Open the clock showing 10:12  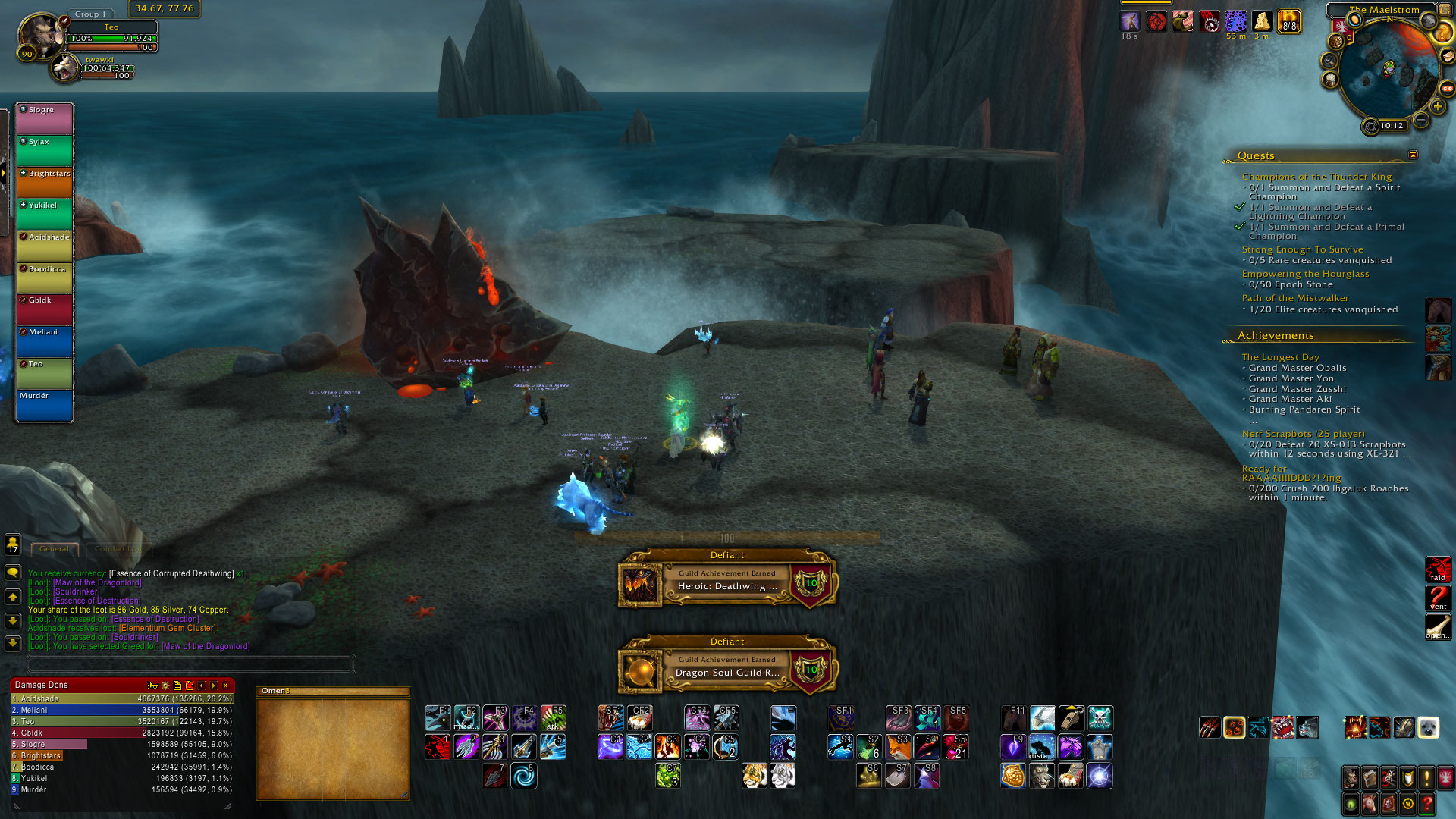(1391, 126)
